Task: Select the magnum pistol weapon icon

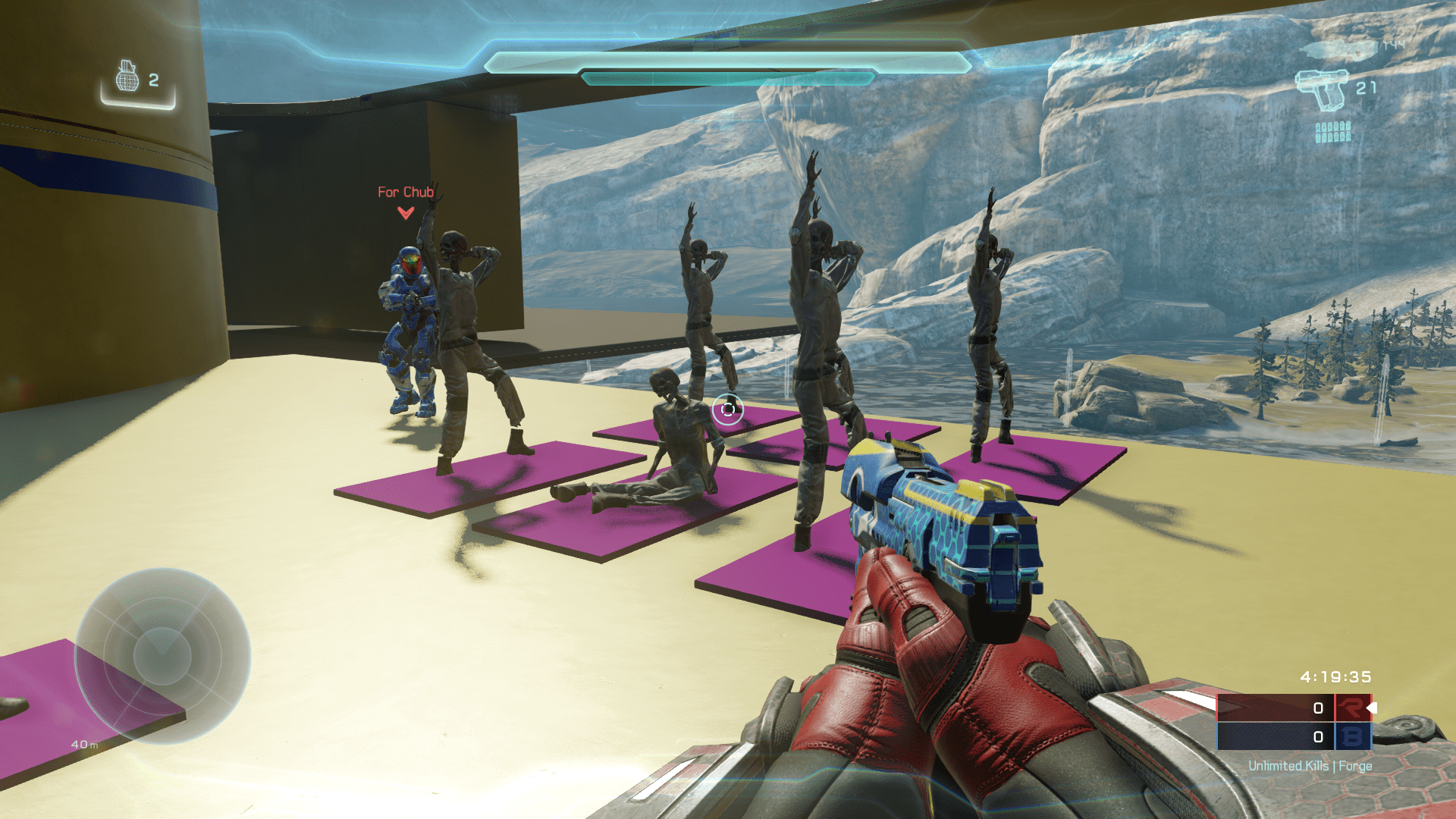Action: click(1320, 89)
